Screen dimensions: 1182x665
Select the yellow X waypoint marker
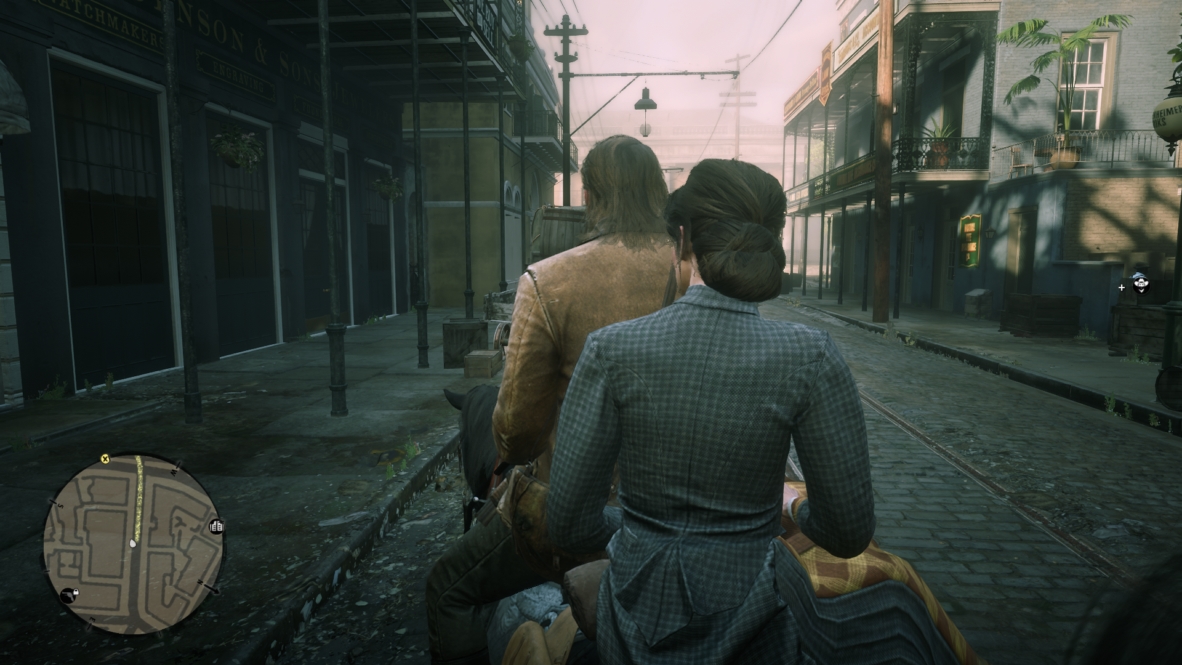pyautogui.click(x=104, y=460)
